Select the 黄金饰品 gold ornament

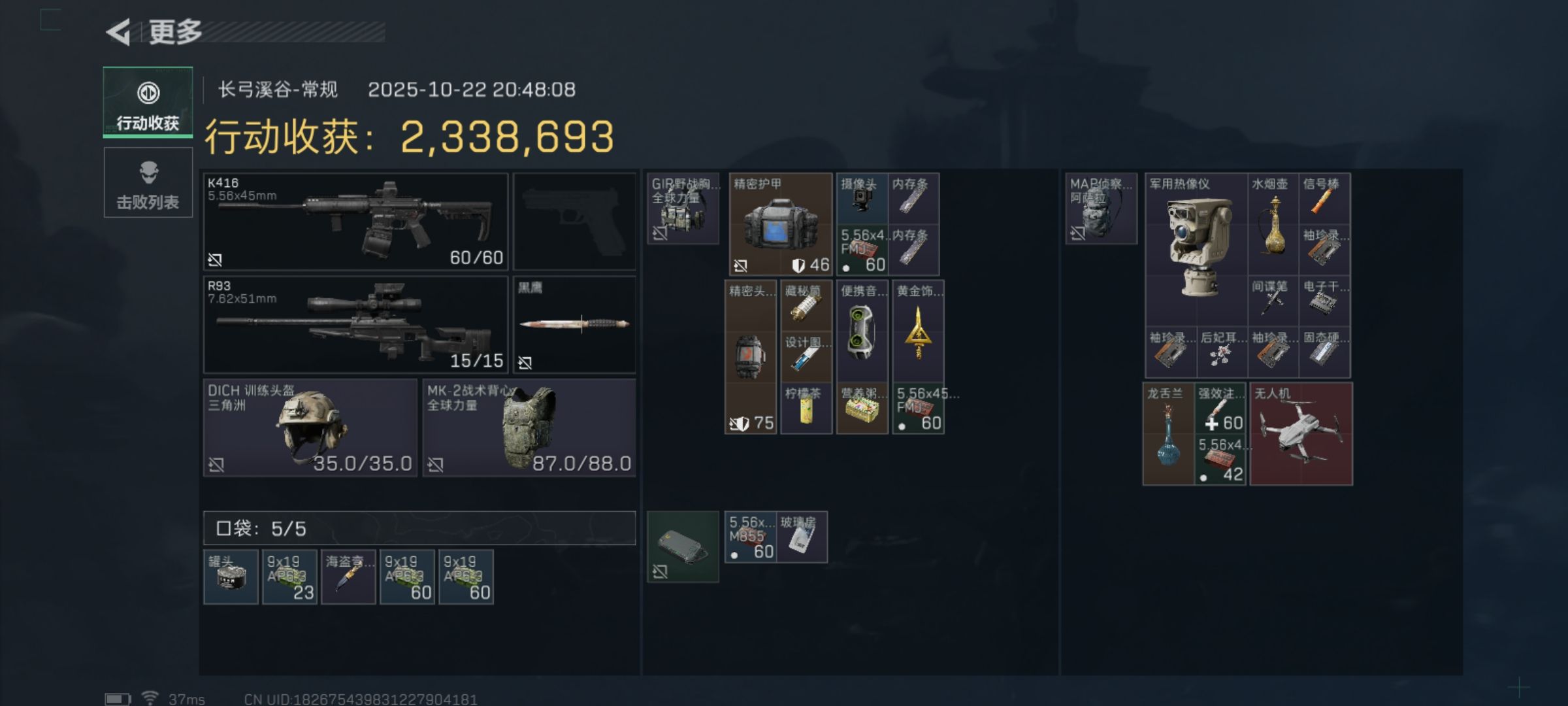pyautogui.click(x=918, y=330)
